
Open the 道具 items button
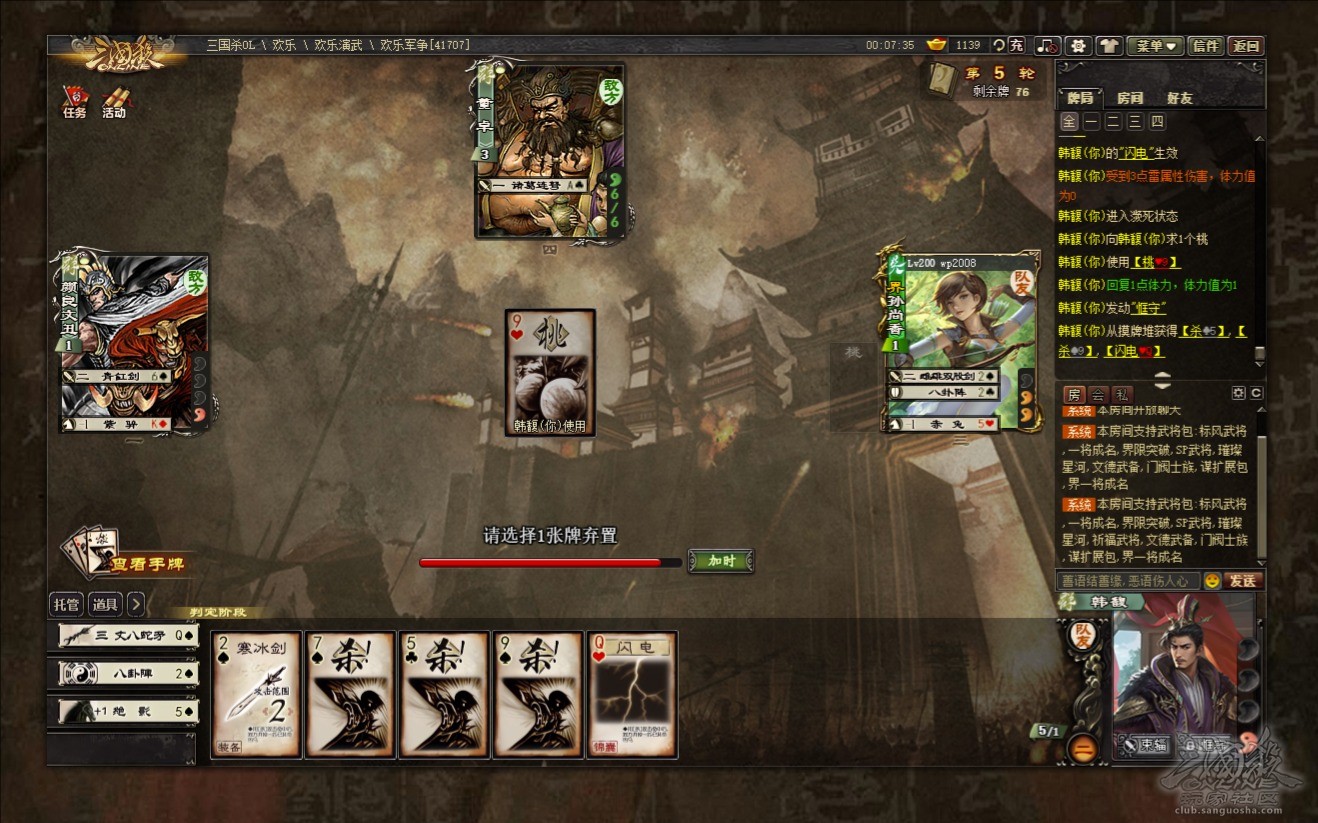click(105, 604)
